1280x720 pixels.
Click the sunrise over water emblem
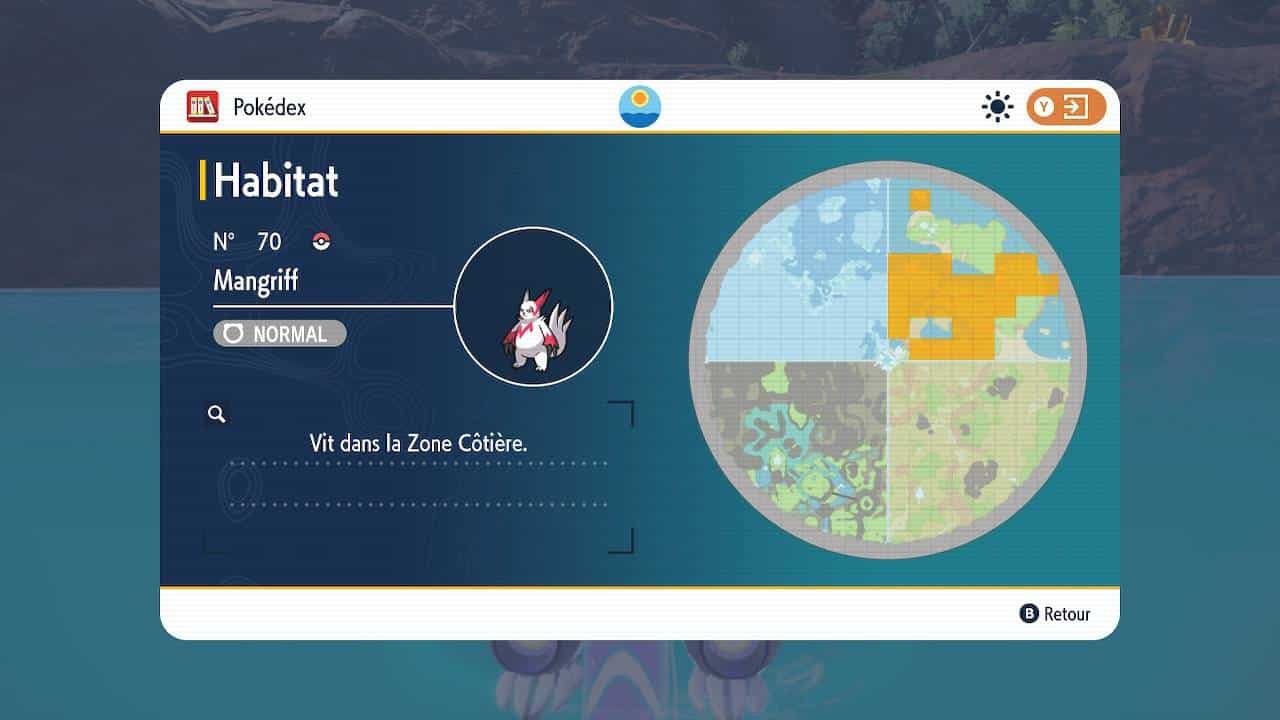click(640, 107)
